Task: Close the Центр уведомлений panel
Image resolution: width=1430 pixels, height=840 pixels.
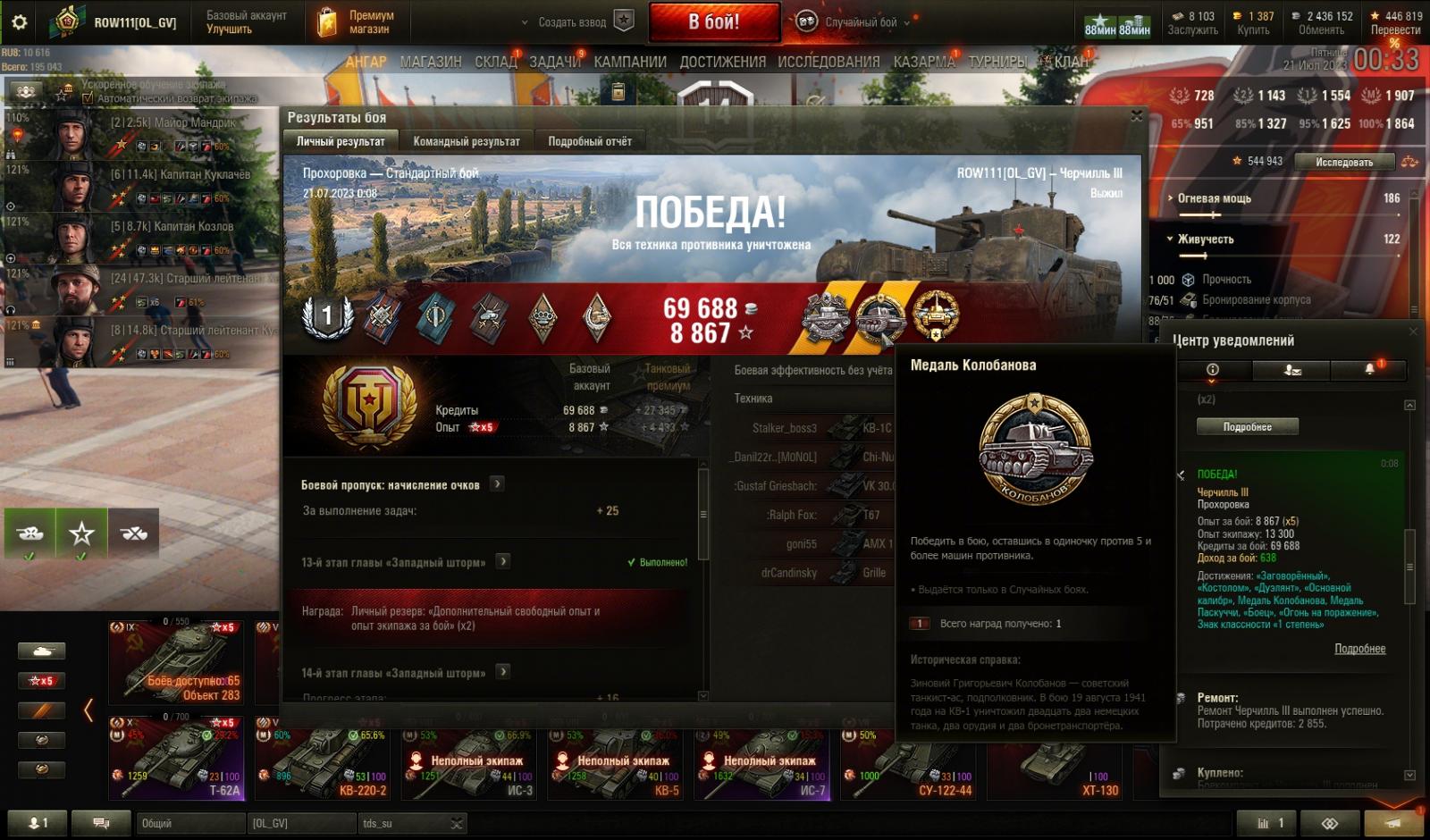Action: [x=1413, y=332]
